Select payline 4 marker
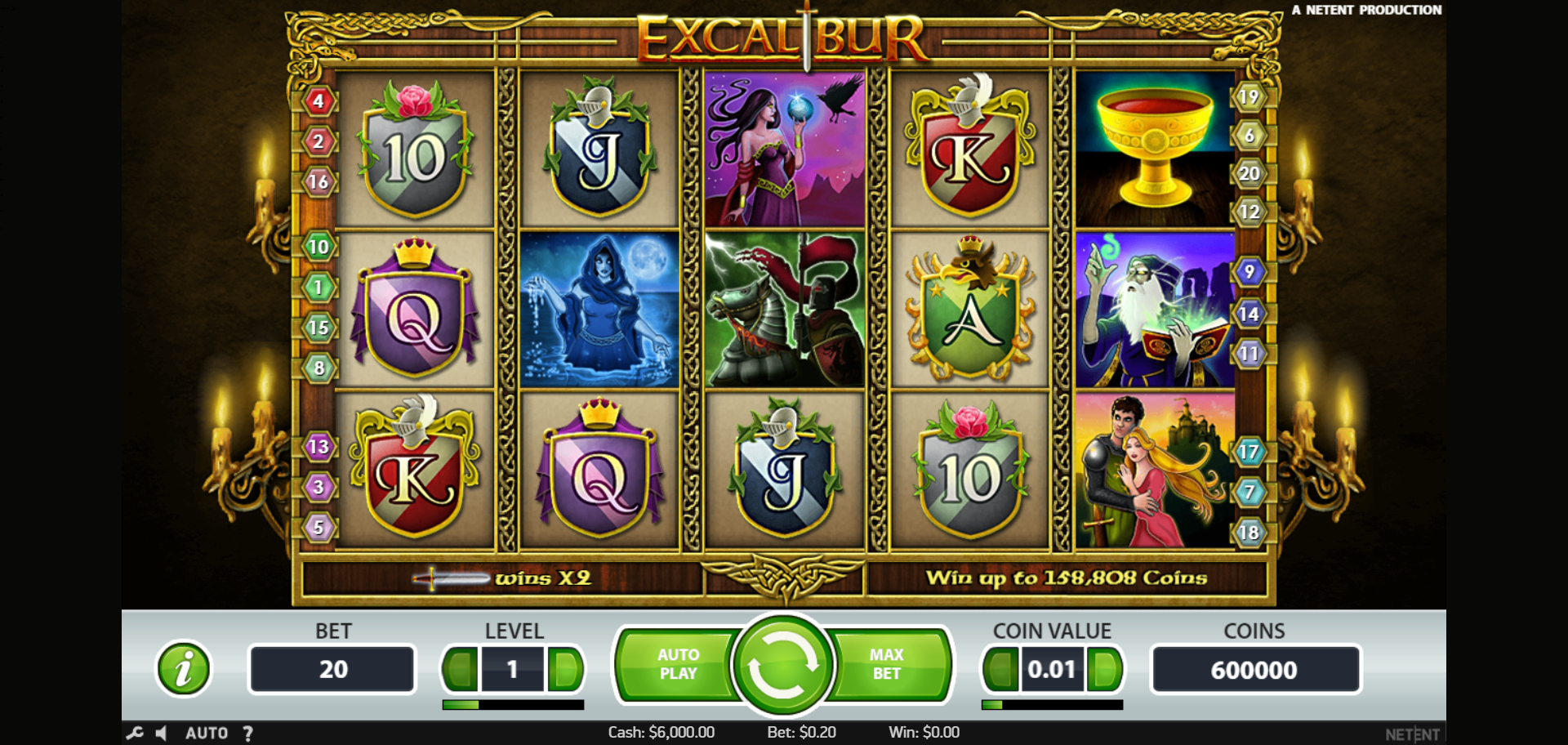 click(x=318, y=101)
